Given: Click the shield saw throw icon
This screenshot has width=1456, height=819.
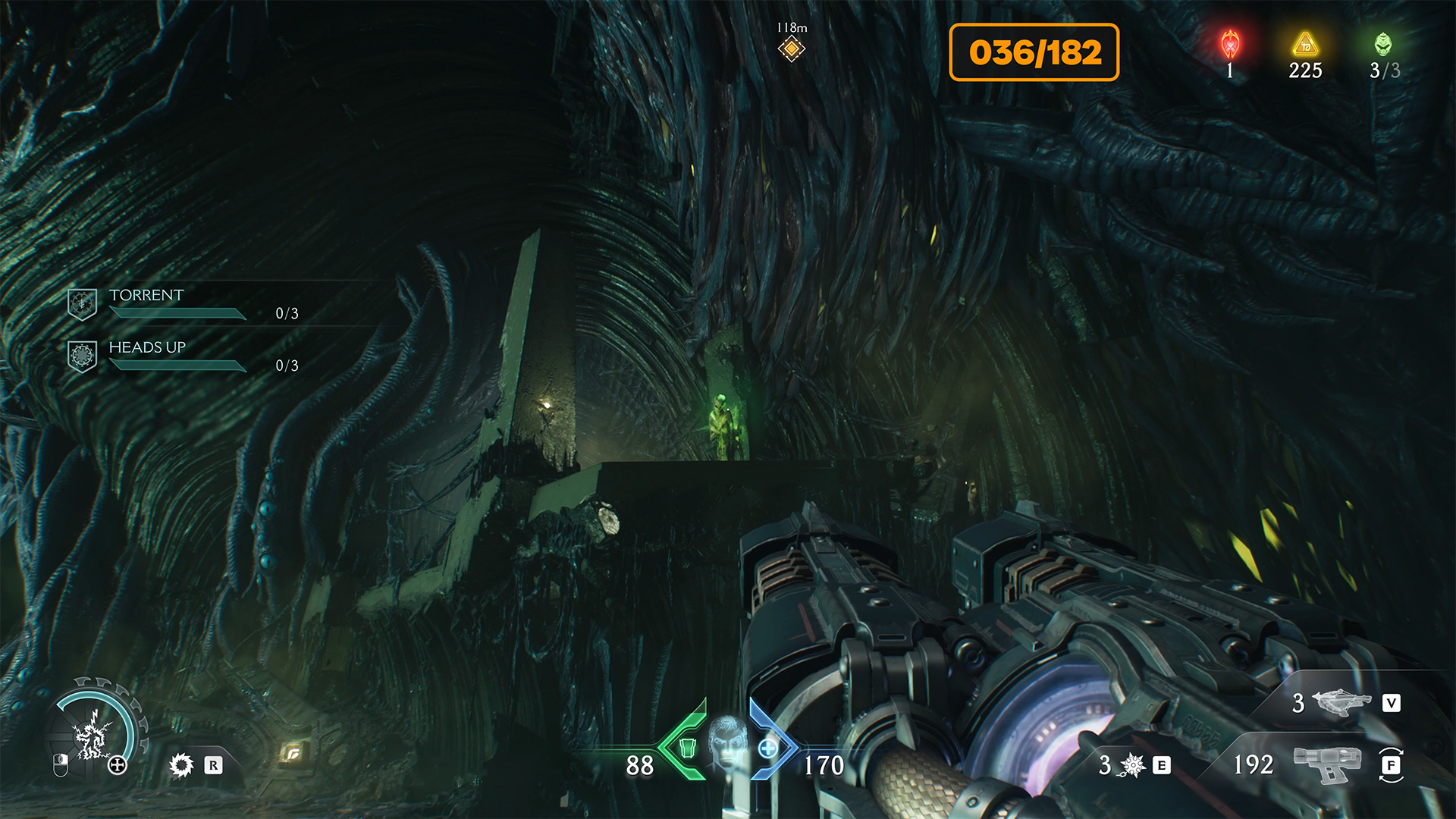Looking at the screenshot, I should coord(182,765).
